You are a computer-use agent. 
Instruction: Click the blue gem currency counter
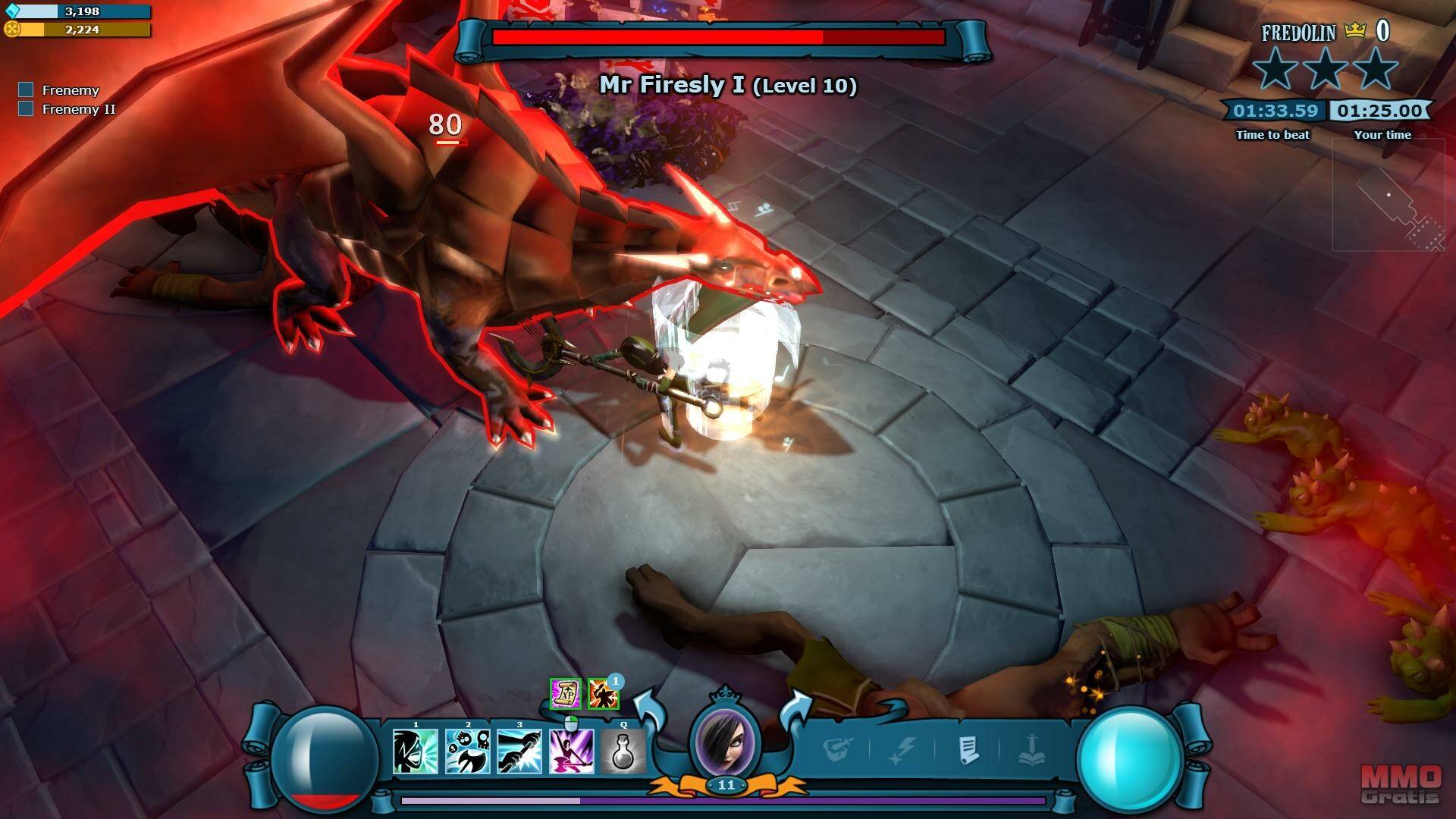77,11
